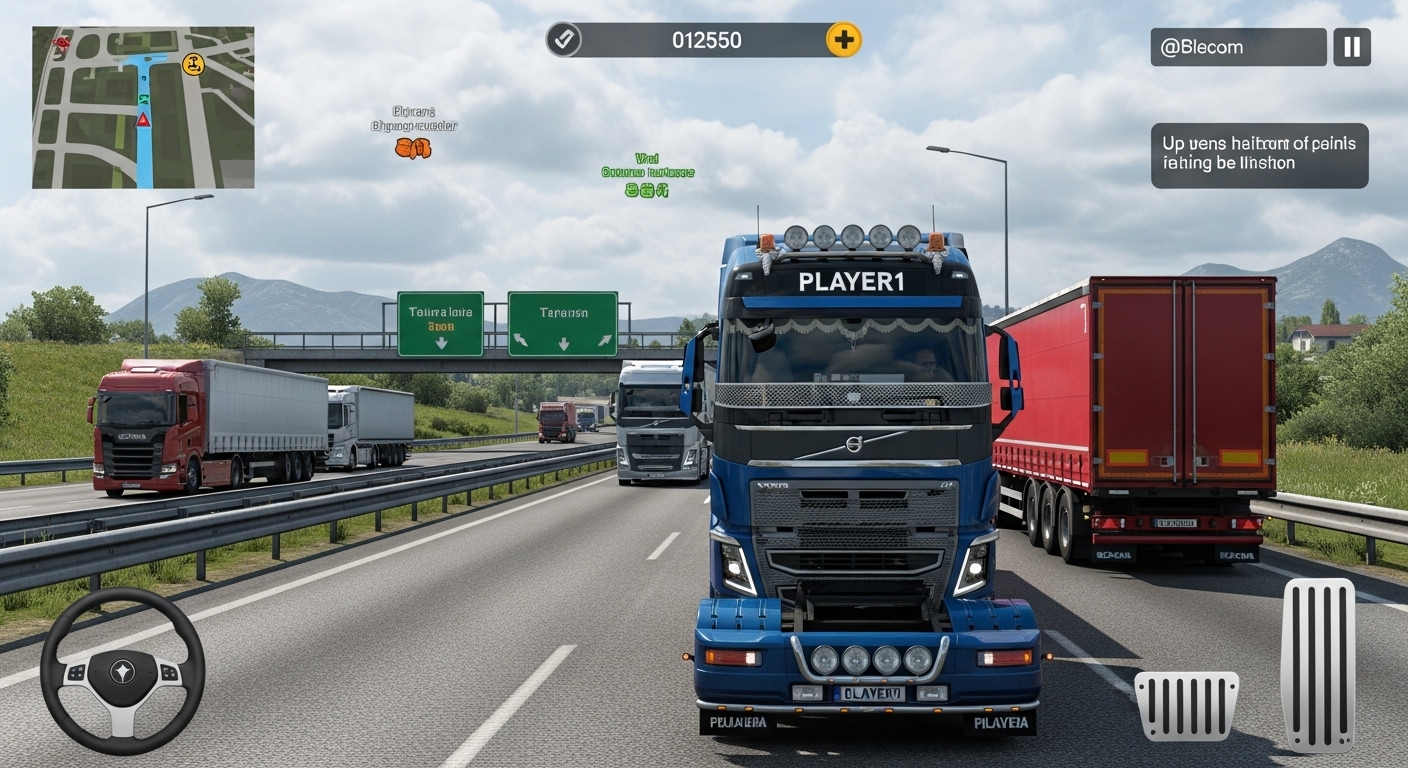
Task: Tap the checkmark icon next to the coin counter
Action: (x=565, y=40)
